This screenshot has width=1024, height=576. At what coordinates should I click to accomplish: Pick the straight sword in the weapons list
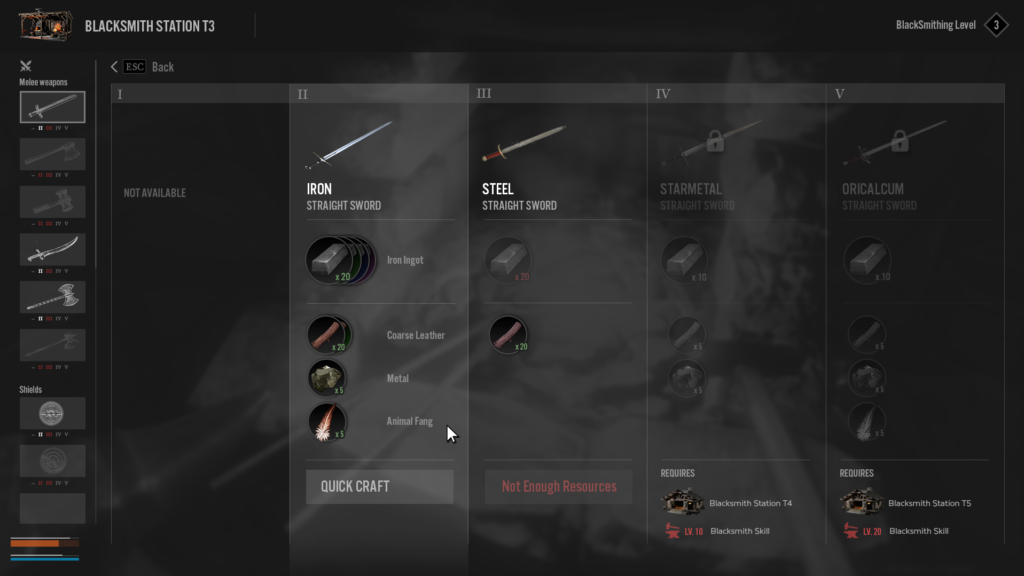tap(52, 107)
